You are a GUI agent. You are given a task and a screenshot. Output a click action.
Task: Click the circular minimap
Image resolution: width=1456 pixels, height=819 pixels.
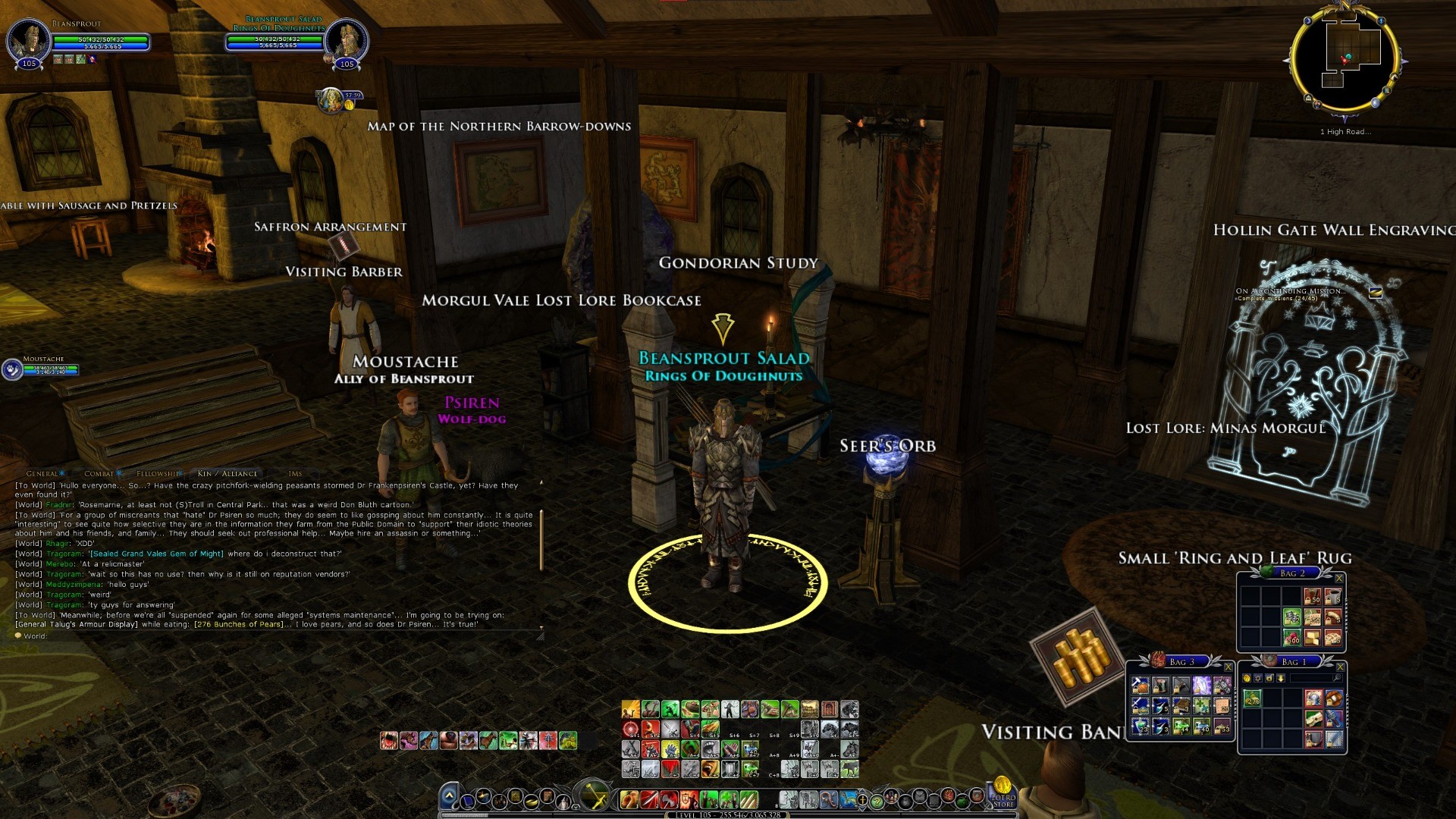point(1345,61)
